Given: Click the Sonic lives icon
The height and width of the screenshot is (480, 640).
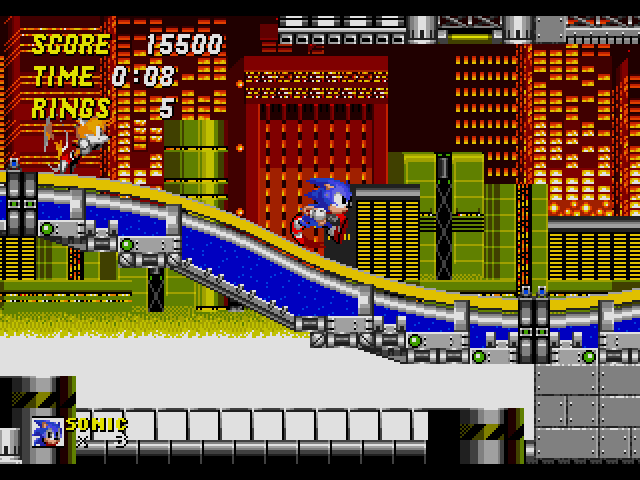Looking at the screenshot, I should [x=47, y=432].
